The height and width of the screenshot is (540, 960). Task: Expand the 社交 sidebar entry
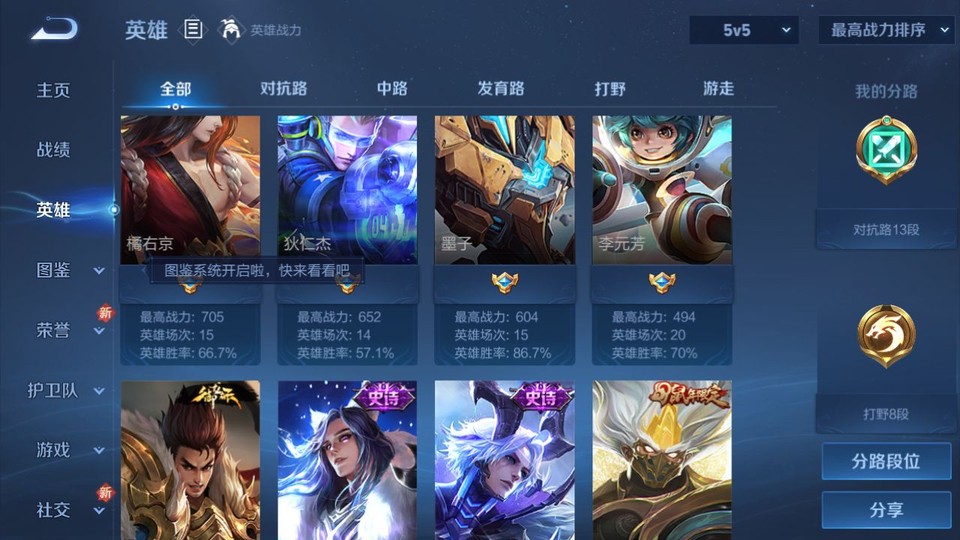[66, 510]
